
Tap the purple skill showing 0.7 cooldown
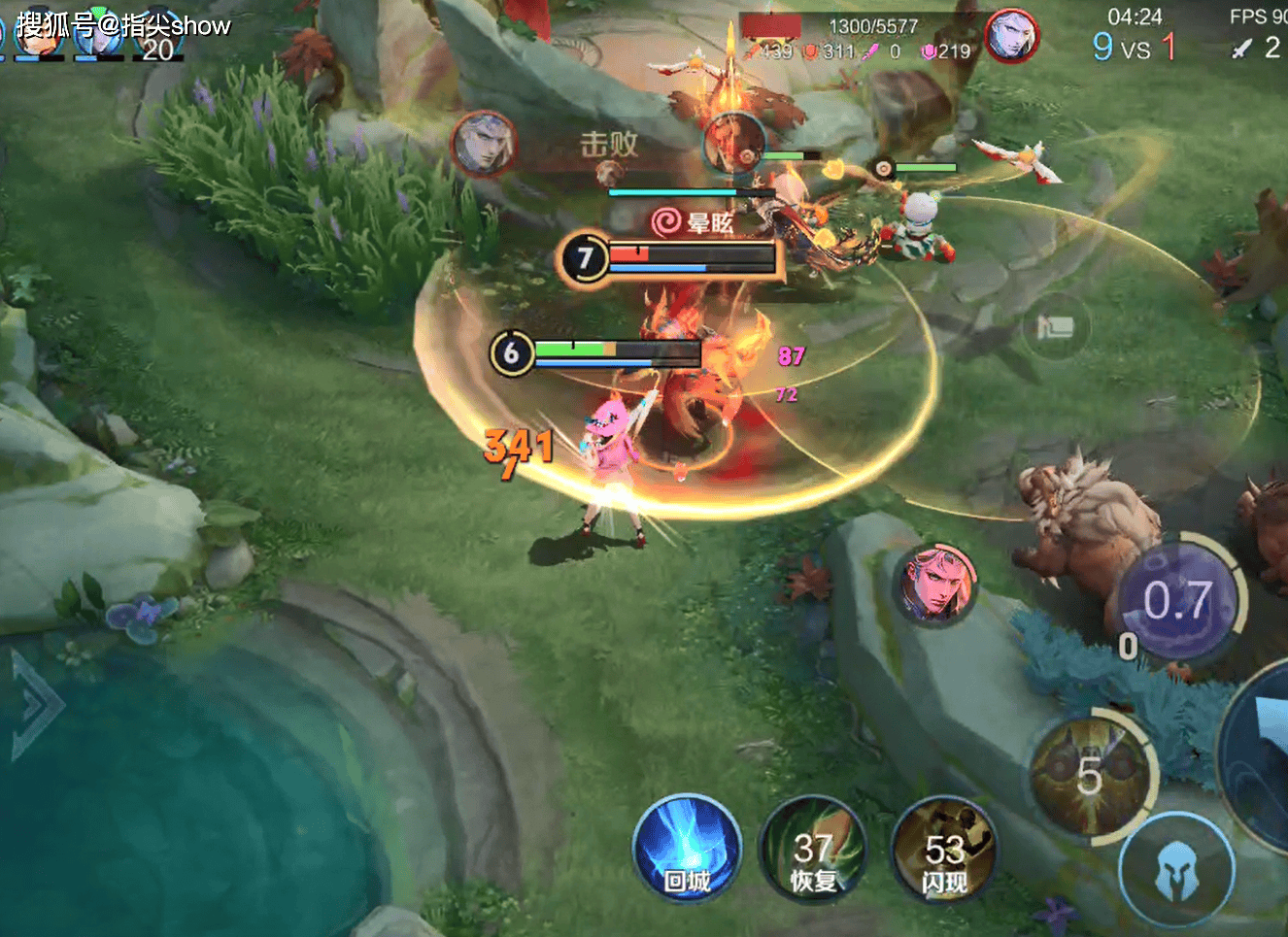[x=1178, y=602]
